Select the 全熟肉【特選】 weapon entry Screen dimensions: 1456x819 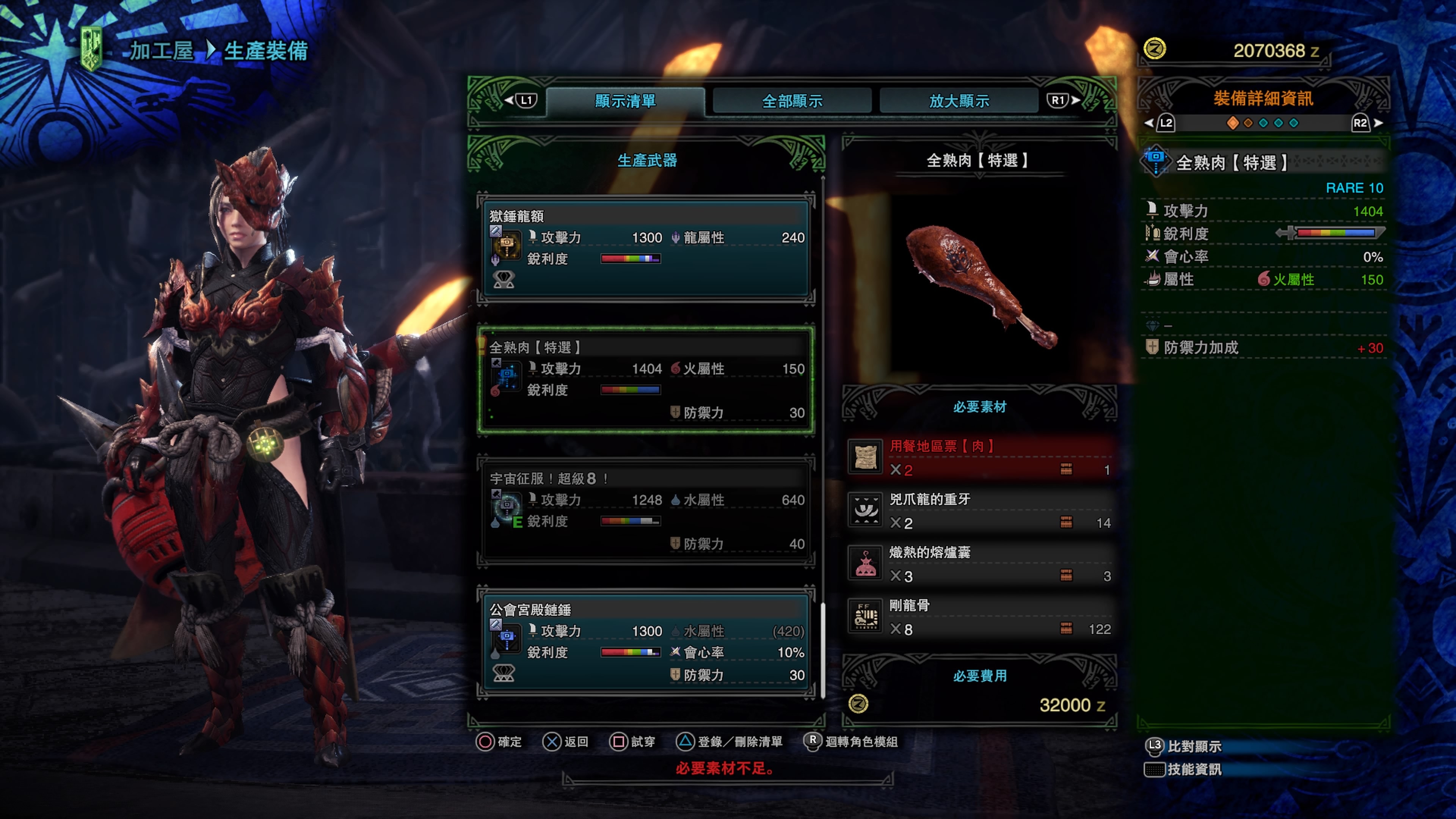646,380
